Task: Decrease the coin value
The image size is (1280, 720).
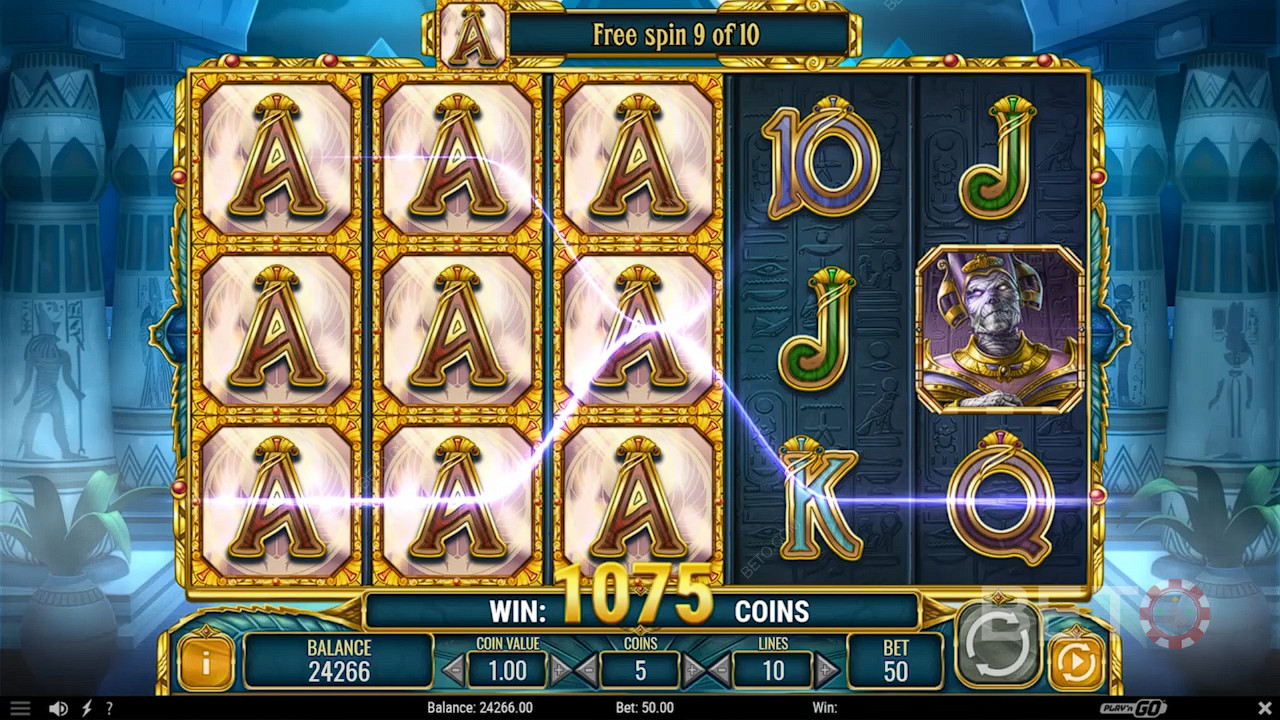Action: 453,669
